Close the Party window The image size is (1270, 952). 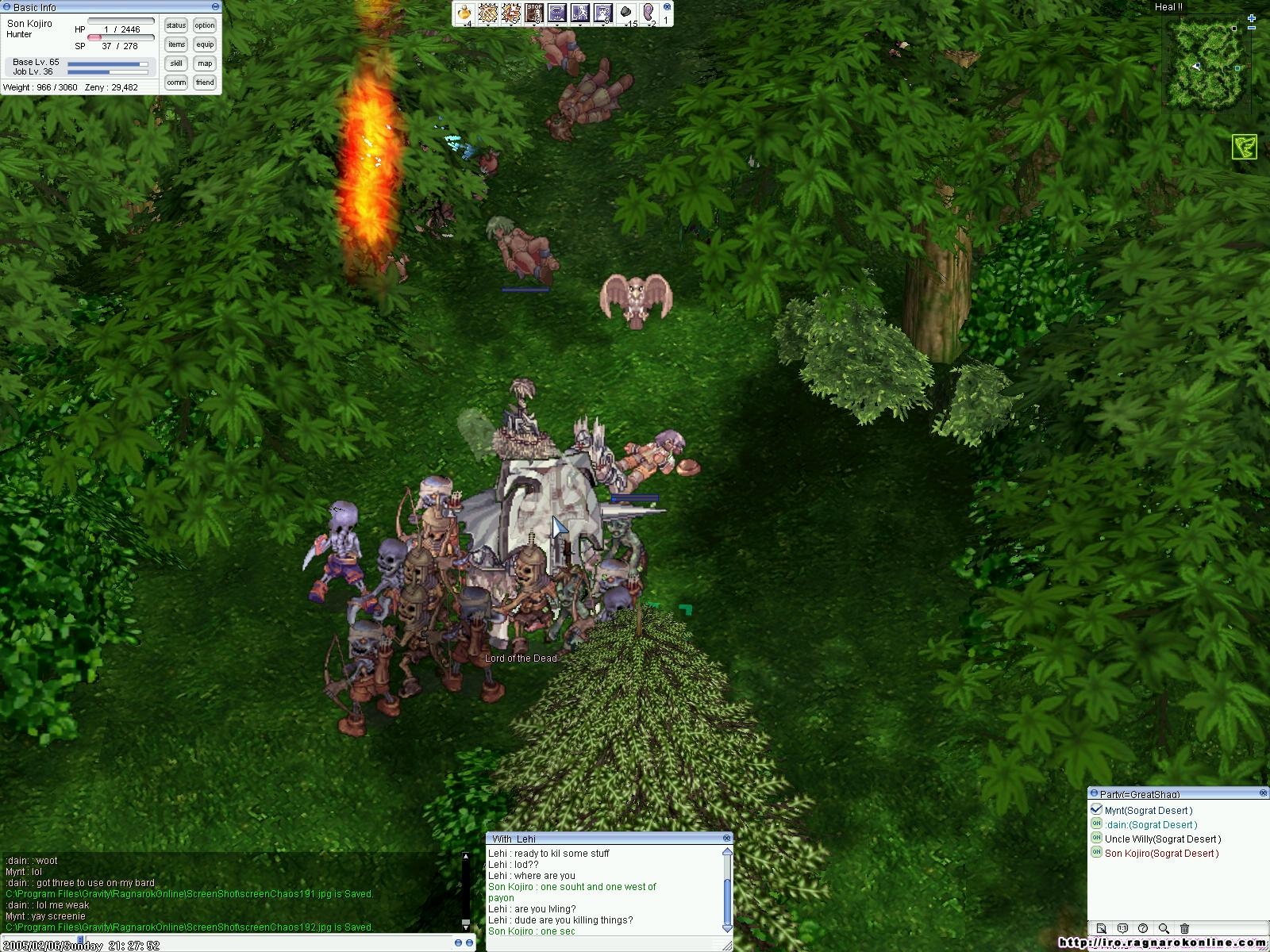pos(1263,793)
